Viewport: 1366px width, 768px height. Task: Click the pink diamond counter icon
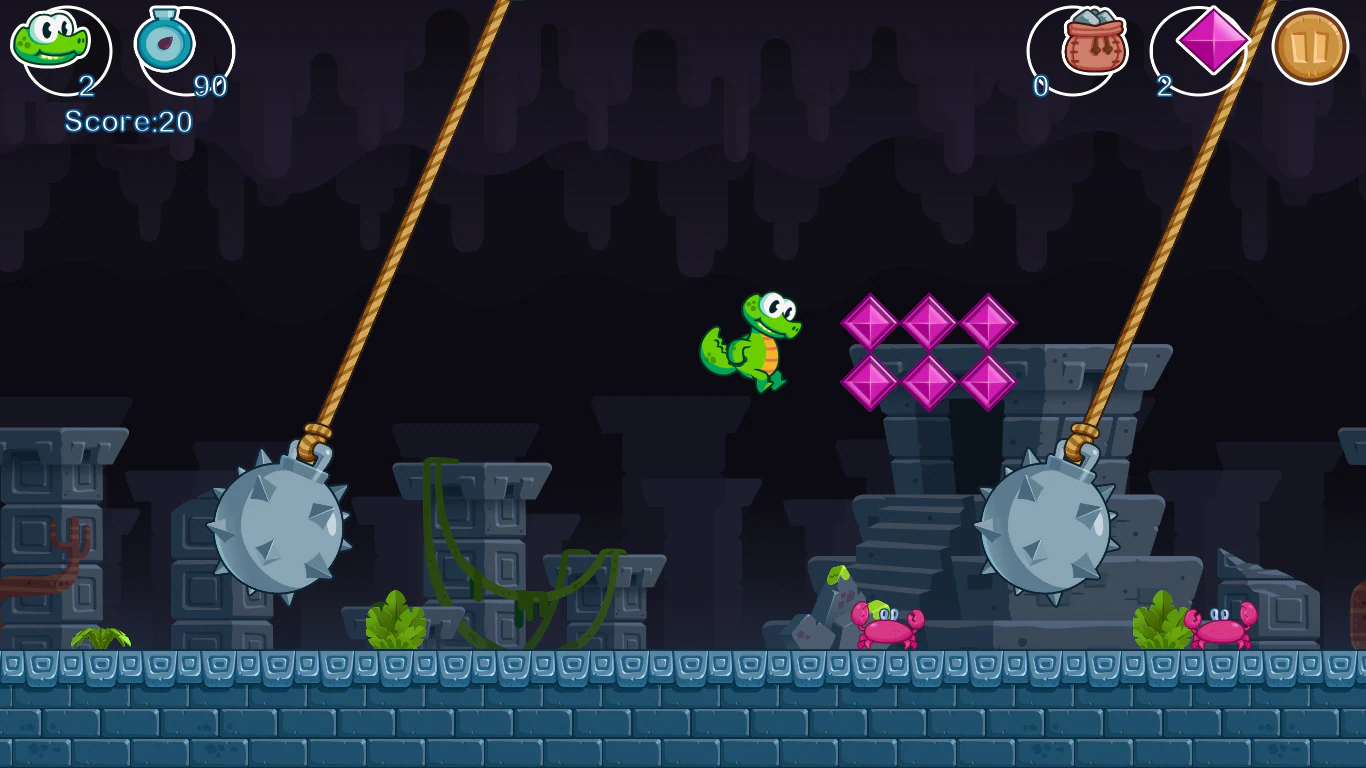click(1212, 42)
